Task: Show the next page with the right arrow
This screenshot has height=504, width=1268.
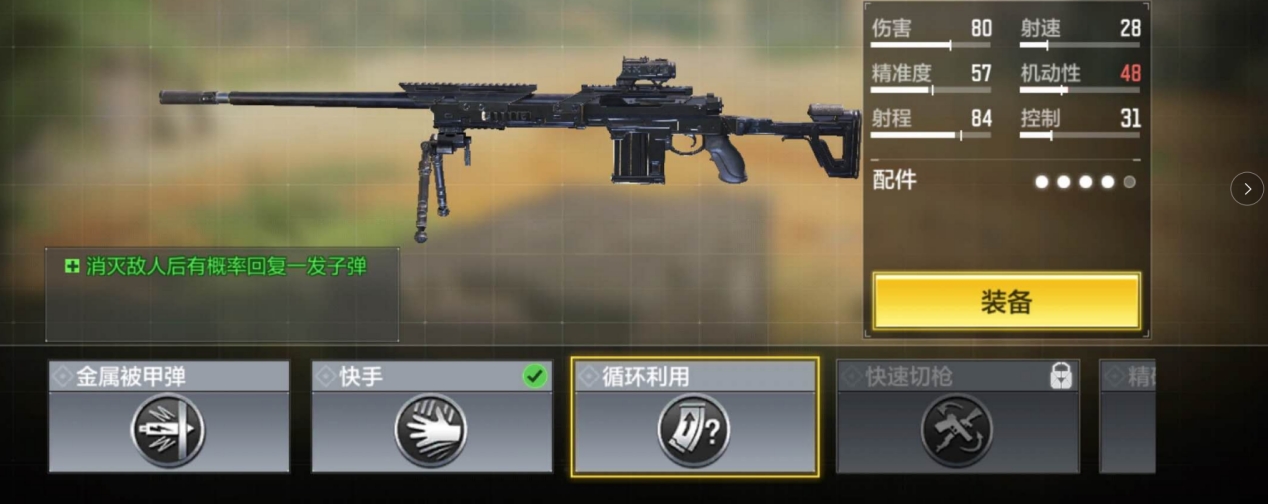Action: (x=1246, y=188)
